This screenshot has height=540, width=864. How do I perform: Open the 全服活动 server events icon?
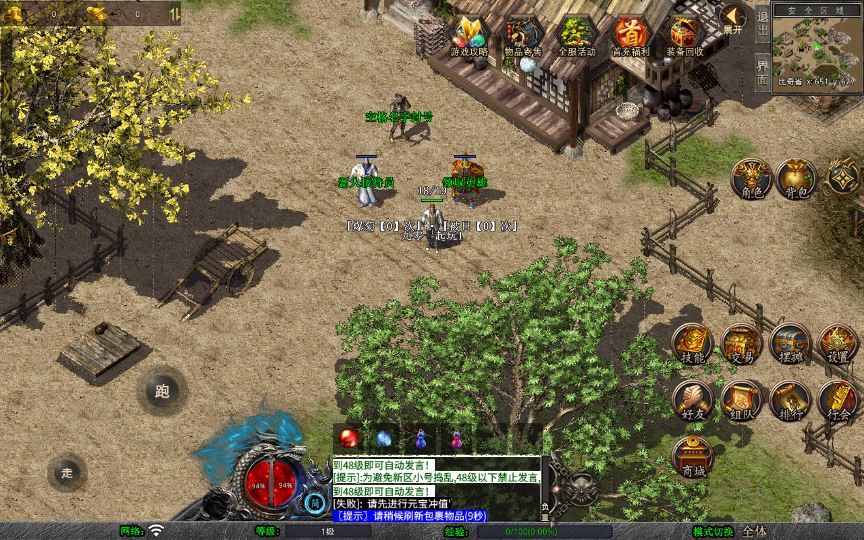click(577, 35)
